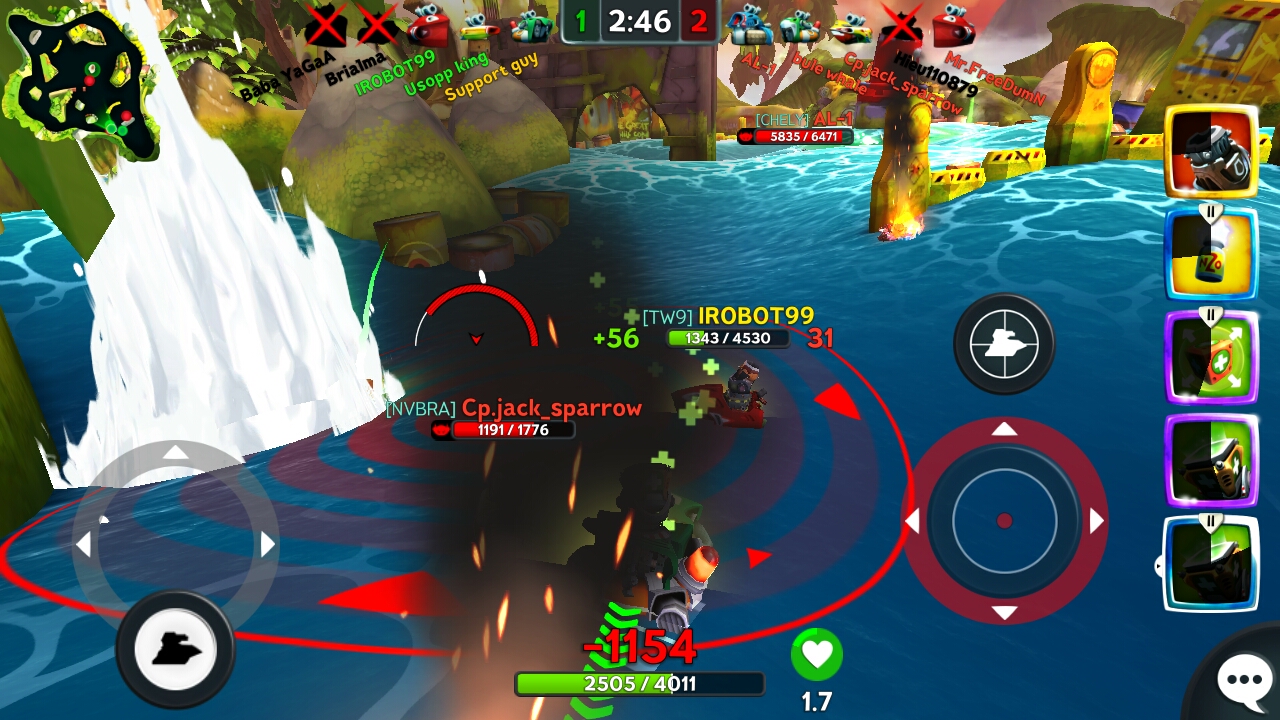Aim up using the red joystick arrow
The image size is (1280, 720).
pyautogui.click(x=1005, y=429)
